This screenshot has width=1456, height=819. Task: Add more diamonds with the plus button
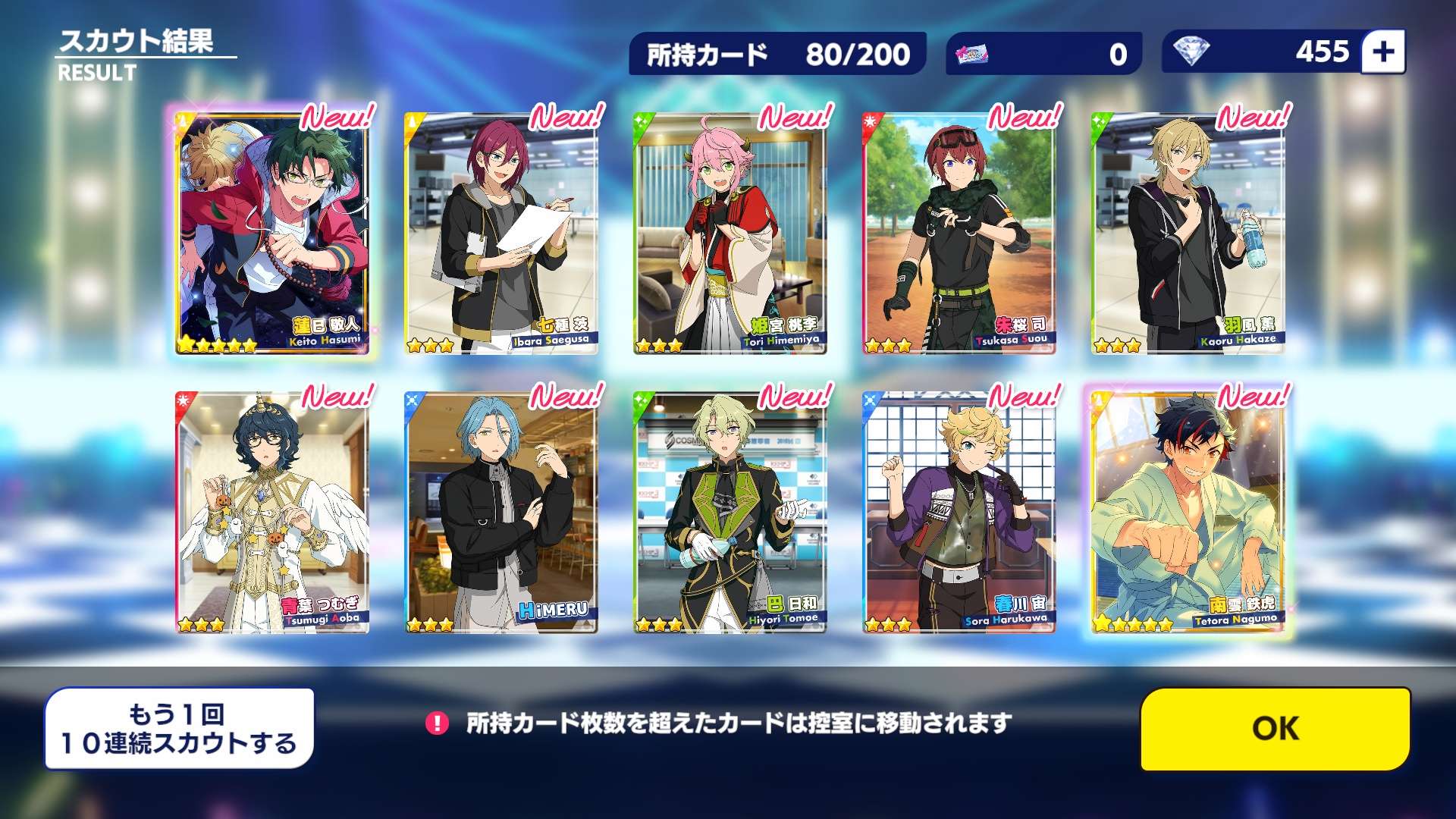[1382, 52]
